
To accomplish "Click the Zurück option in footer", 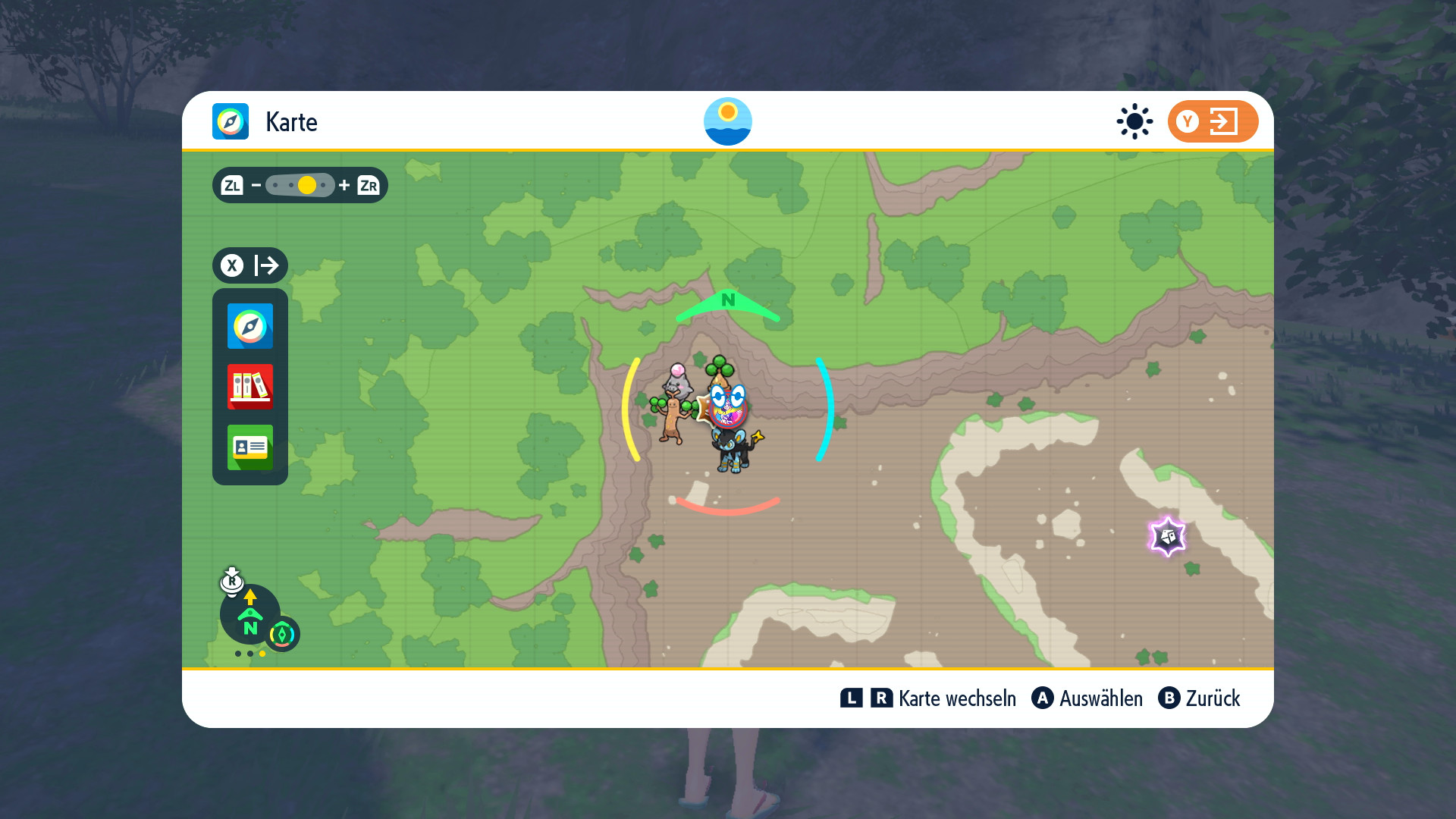I will click(1199, 698).
